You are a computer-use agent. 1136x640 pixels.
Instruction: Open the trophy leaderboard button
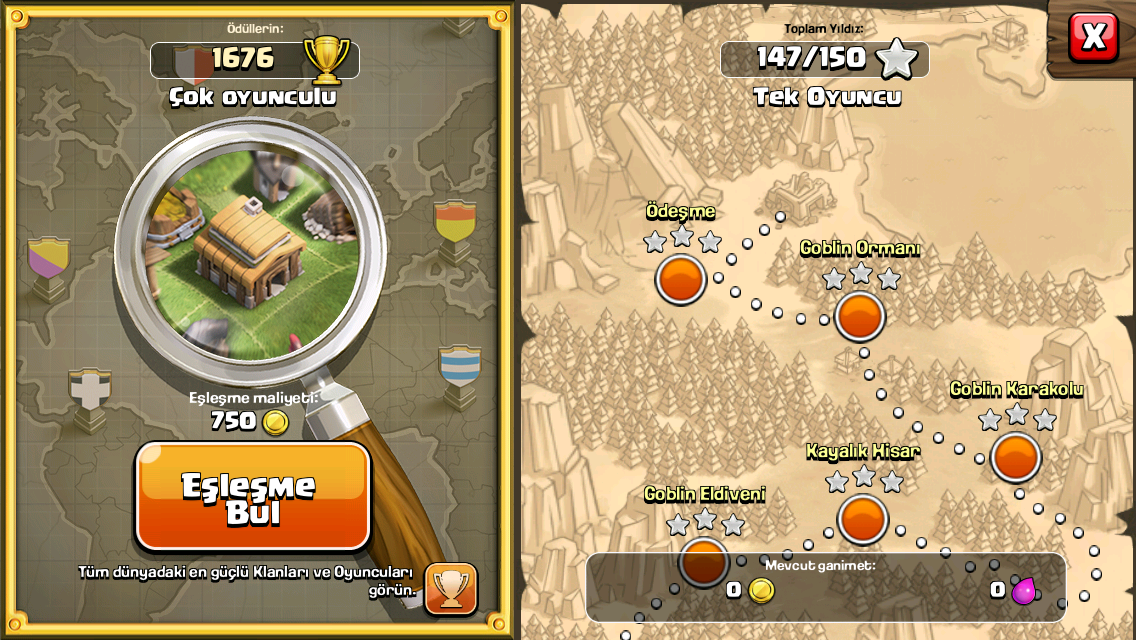click(x=451, y=588)
